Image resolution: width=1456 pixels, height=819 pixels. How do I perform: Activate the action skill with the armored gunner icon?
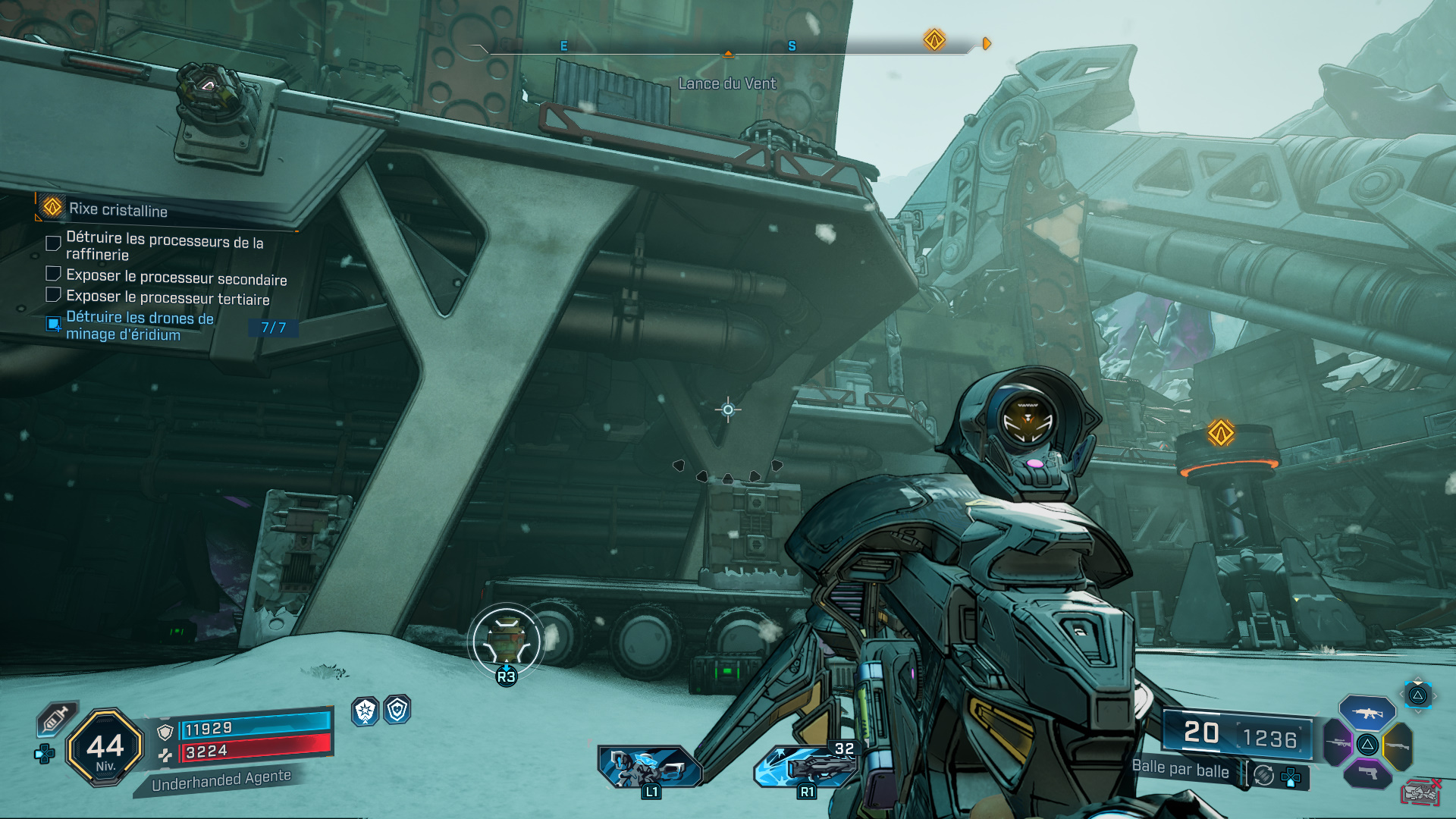click(650, 767)
